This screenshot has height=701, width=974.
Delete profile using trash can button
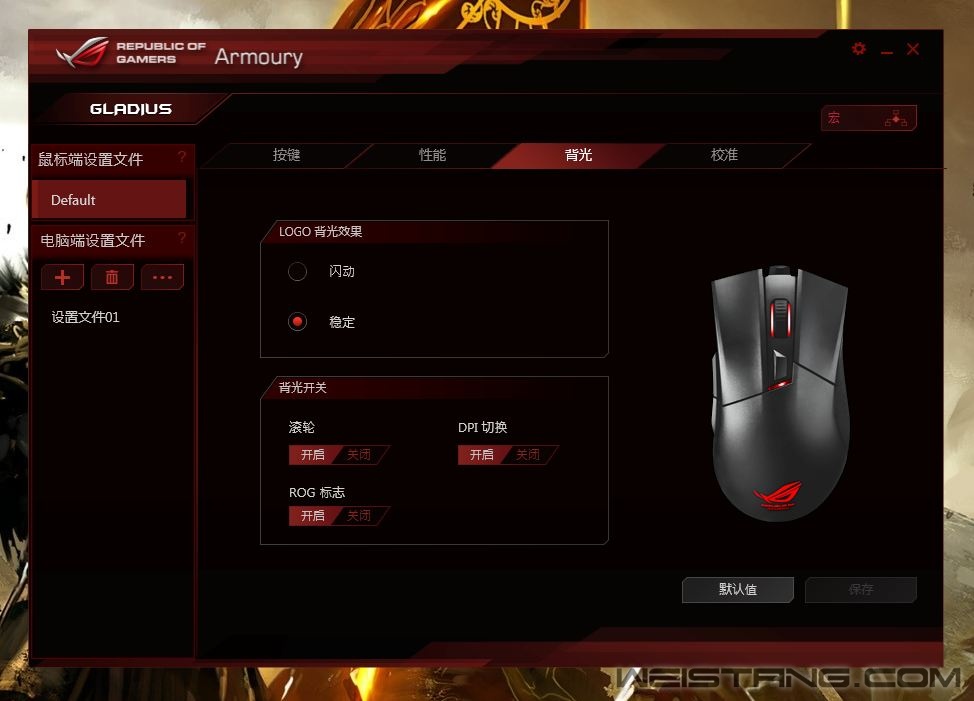point(112,277)
